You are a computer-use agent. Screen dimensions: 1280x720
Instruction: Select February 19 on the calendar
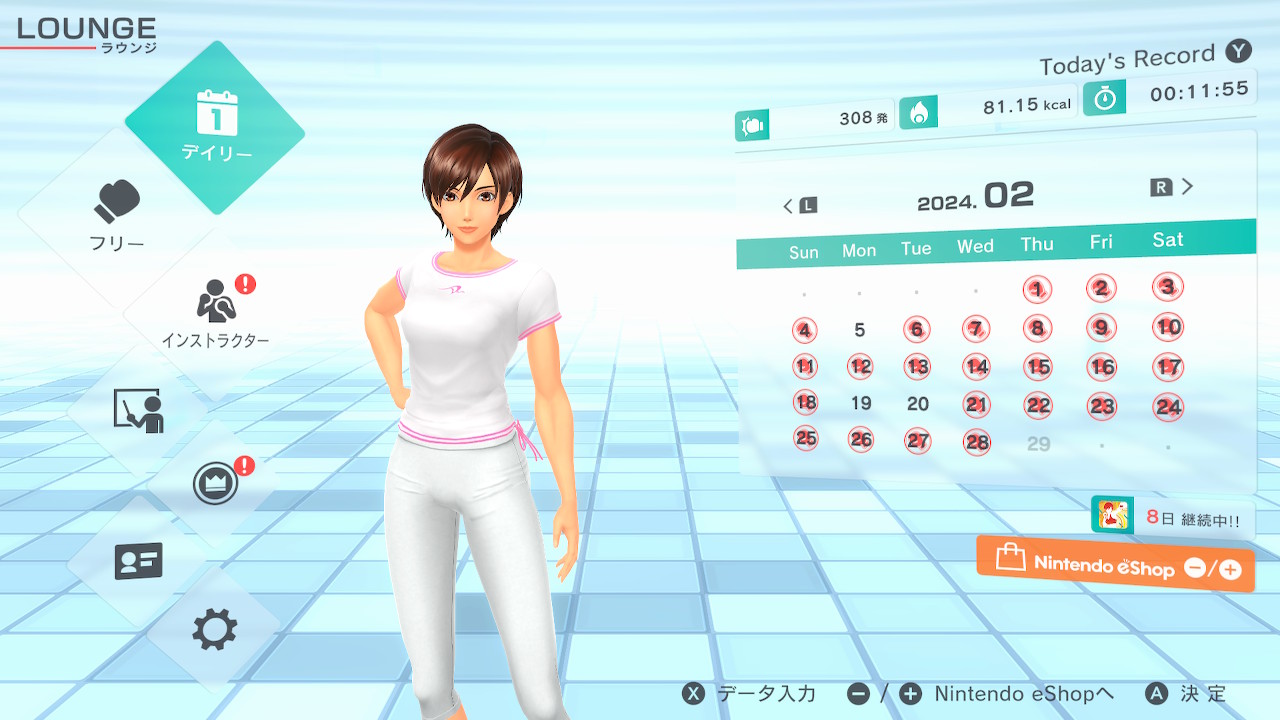[x=860, y=404]
